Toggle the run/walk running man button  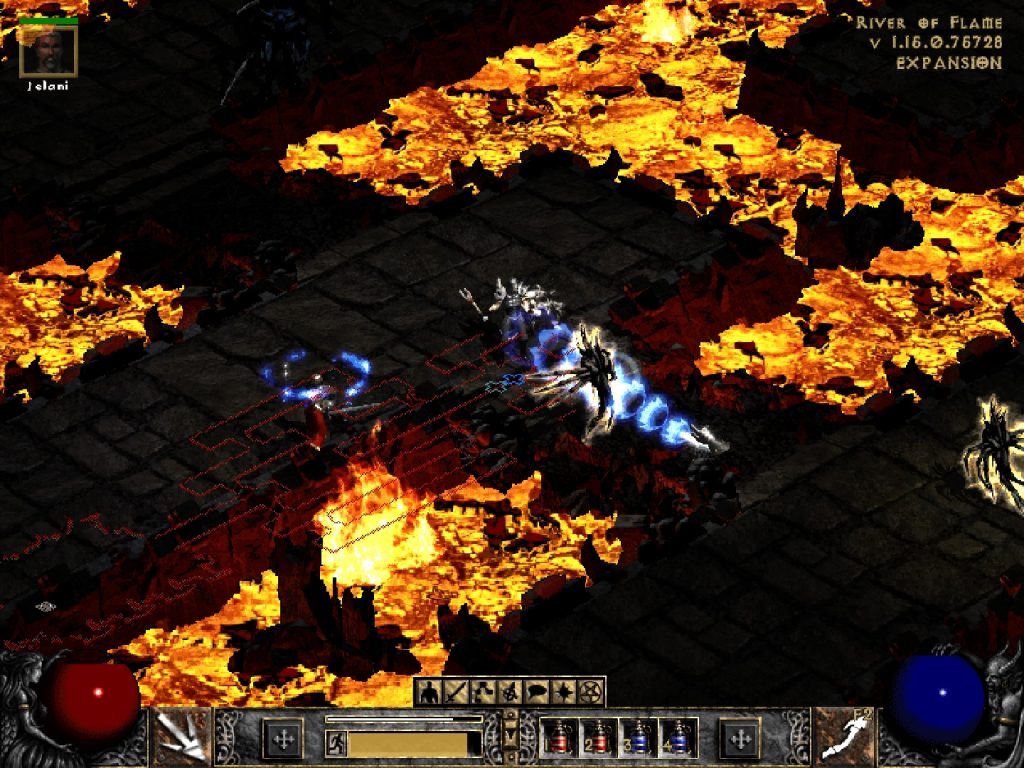point(336,742)
